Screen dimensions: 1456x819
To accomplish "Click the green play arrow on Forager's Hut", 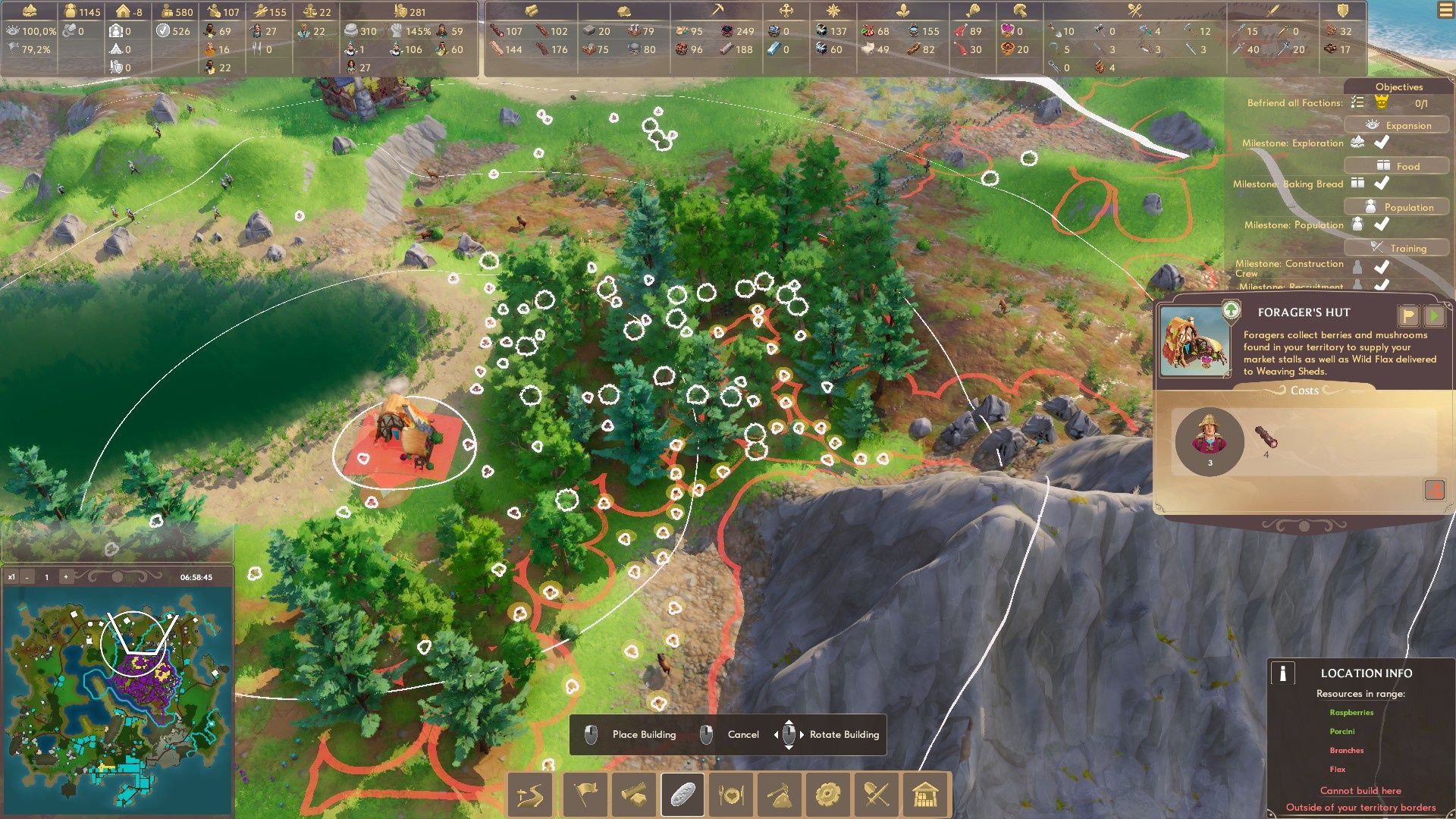I will coord(1434,315).
